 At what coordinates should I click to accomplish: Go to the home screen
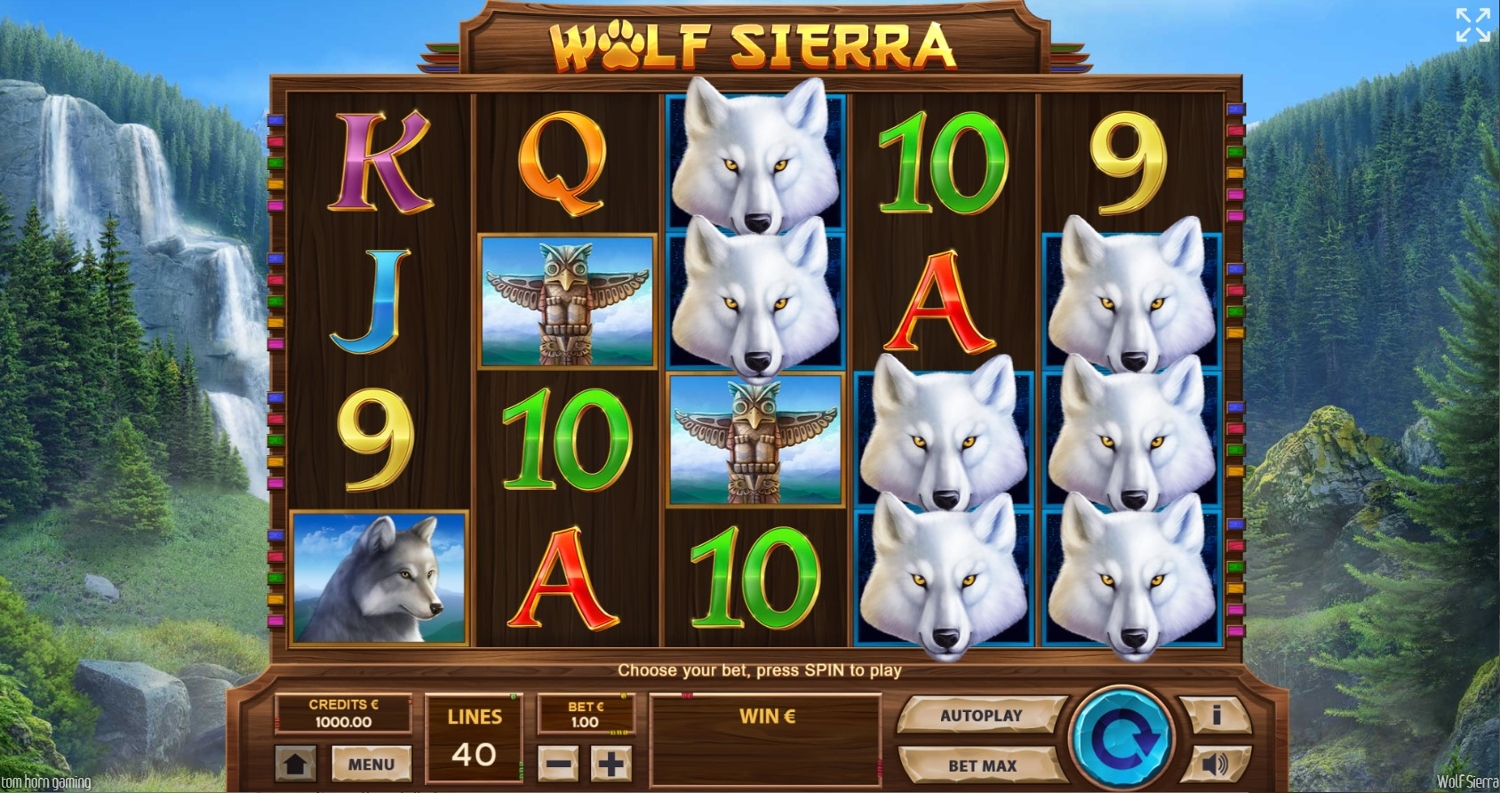296,765
